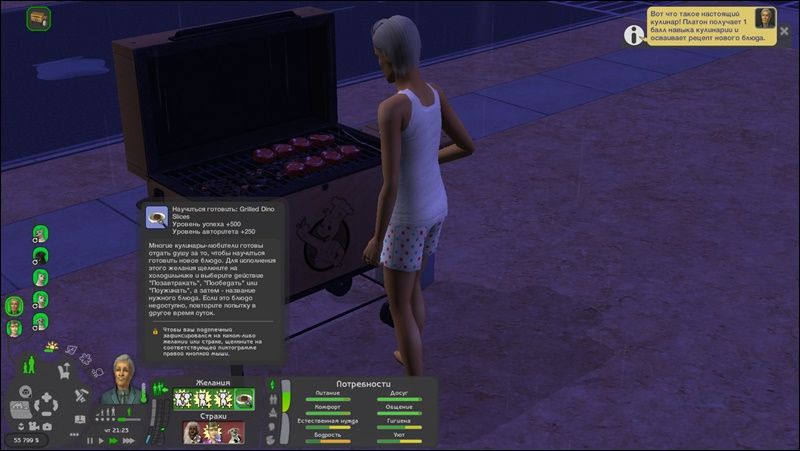Open the treasure chest icon

point(39,18)
